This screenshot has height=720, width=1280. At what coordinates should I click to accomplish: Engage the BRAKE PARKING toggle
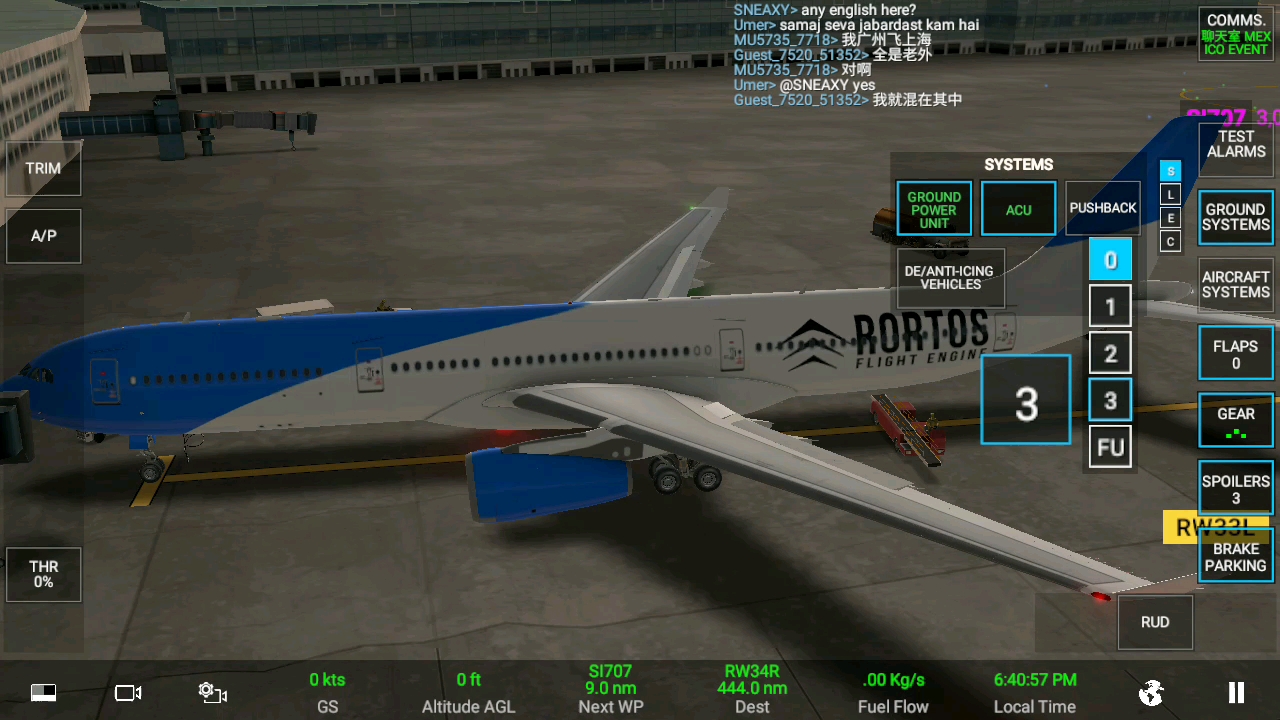point(1235,557)
